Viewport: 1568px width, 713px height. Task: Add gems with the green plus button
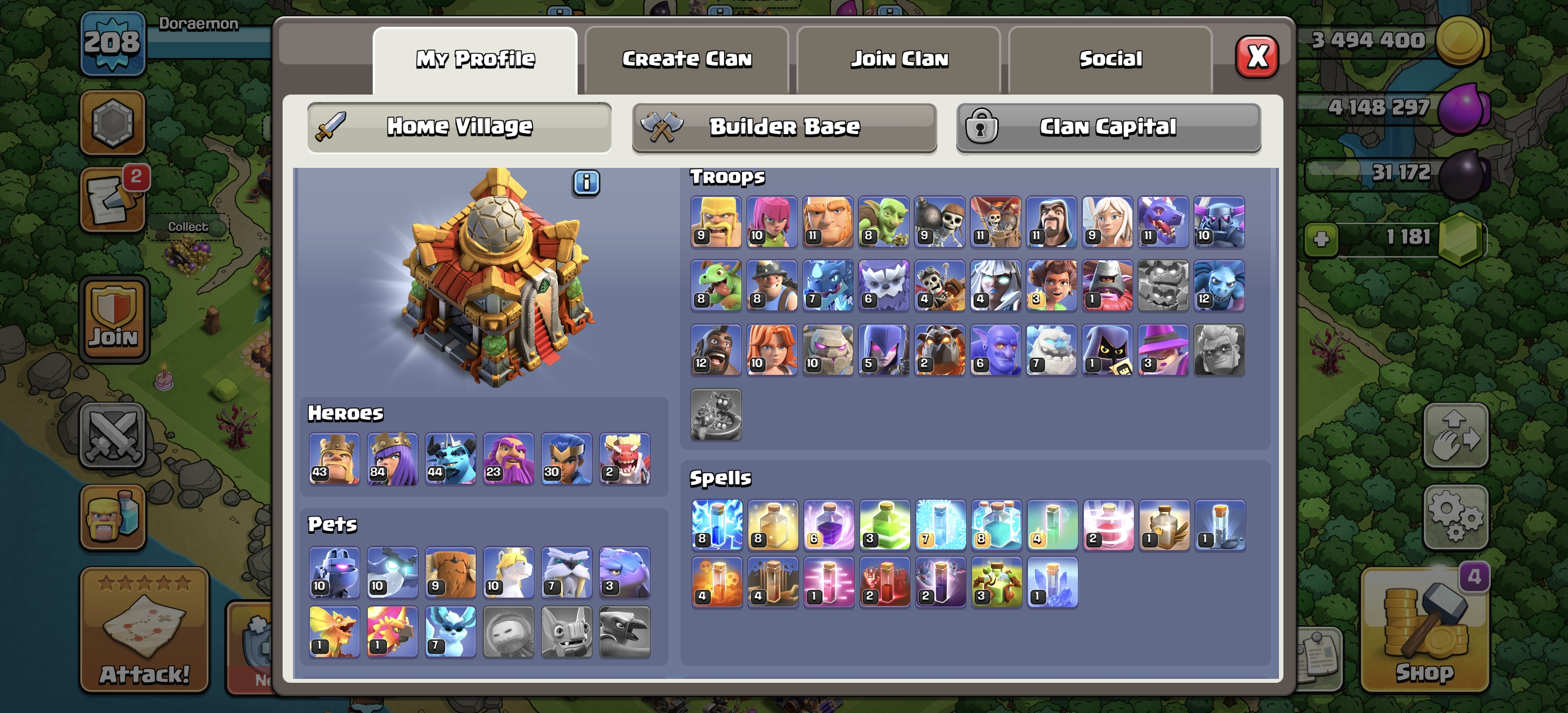[x=1320, y=238]
